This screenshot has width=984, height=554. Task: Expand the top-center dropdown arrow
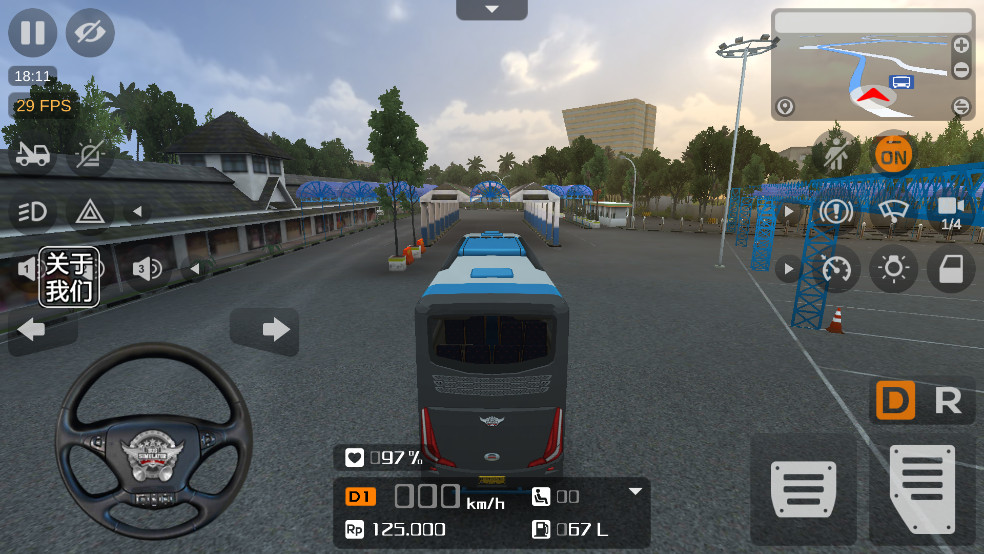(491, 9)
